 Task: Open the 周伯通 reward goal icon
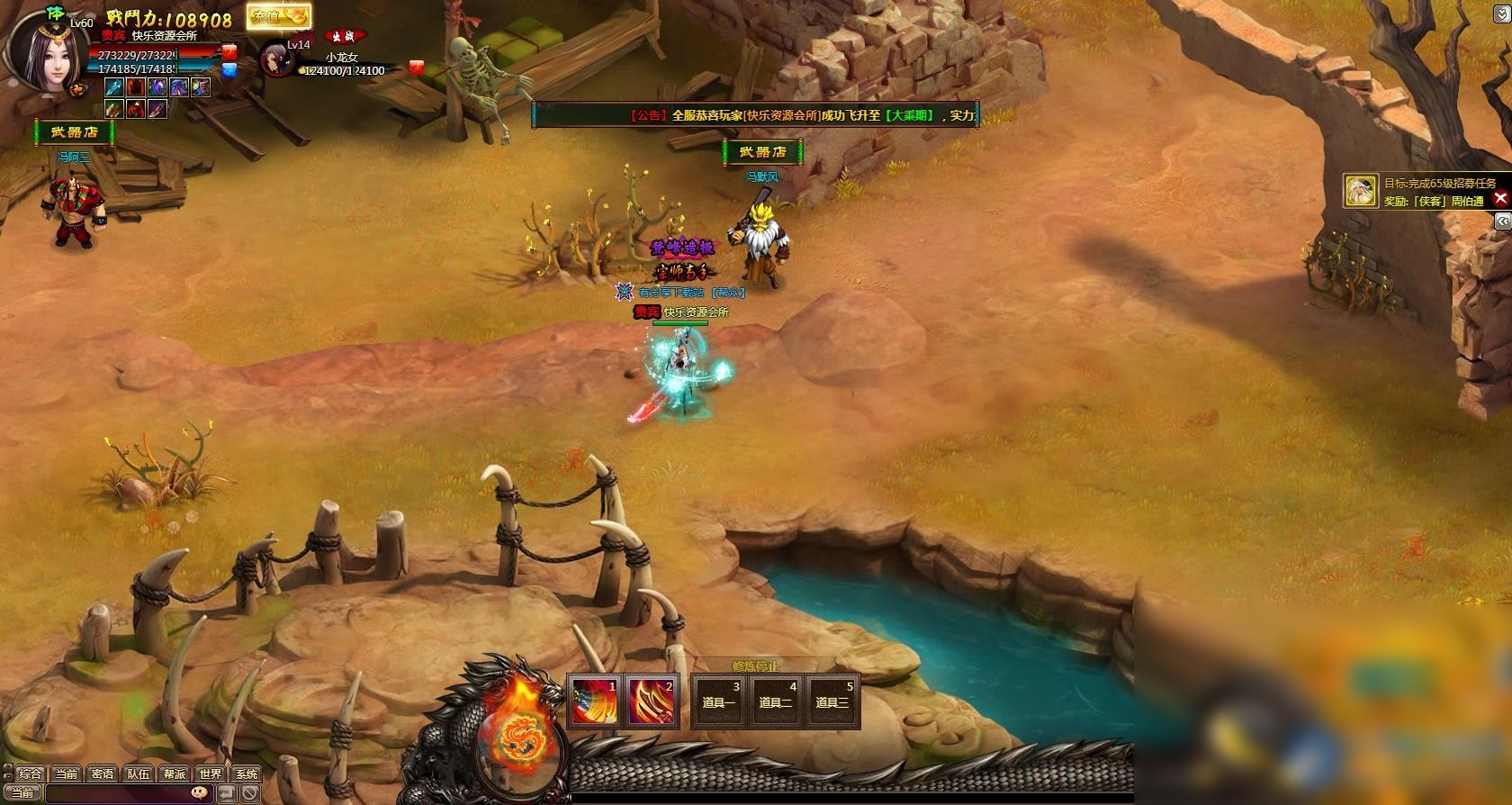1361,191
